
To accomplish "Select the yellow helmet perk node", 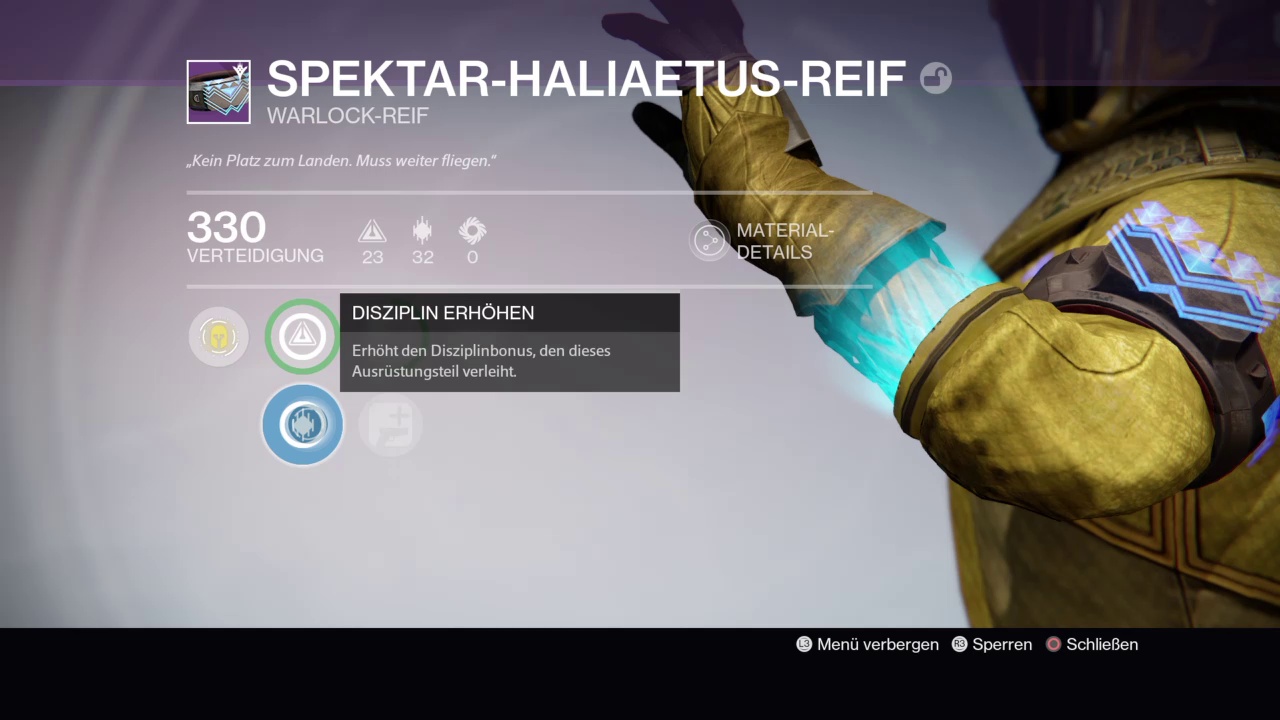I will point(218,337).
